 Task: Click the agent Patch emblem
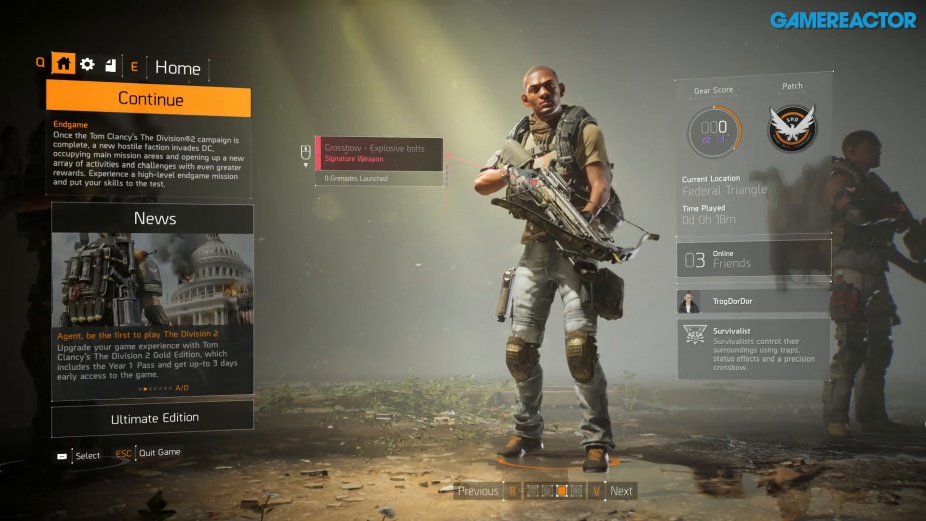coord(792,129)
